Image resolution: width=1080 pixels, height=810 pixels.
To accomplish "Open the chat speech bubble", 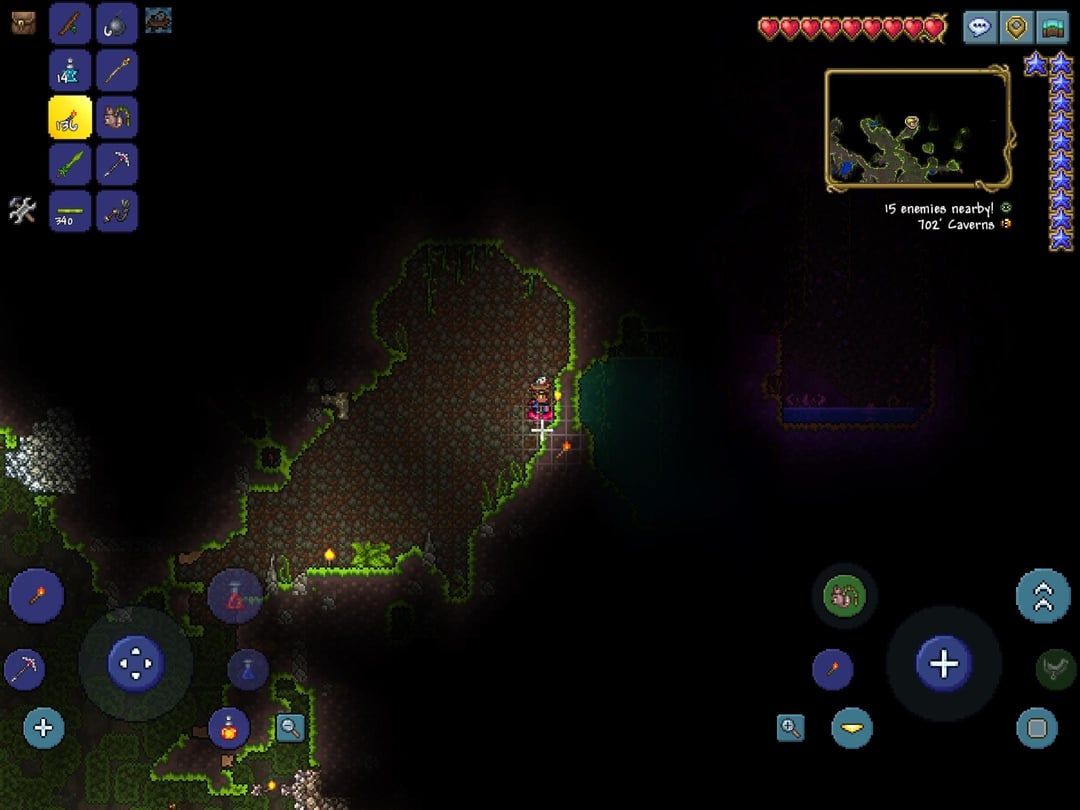I will [980, 27].
